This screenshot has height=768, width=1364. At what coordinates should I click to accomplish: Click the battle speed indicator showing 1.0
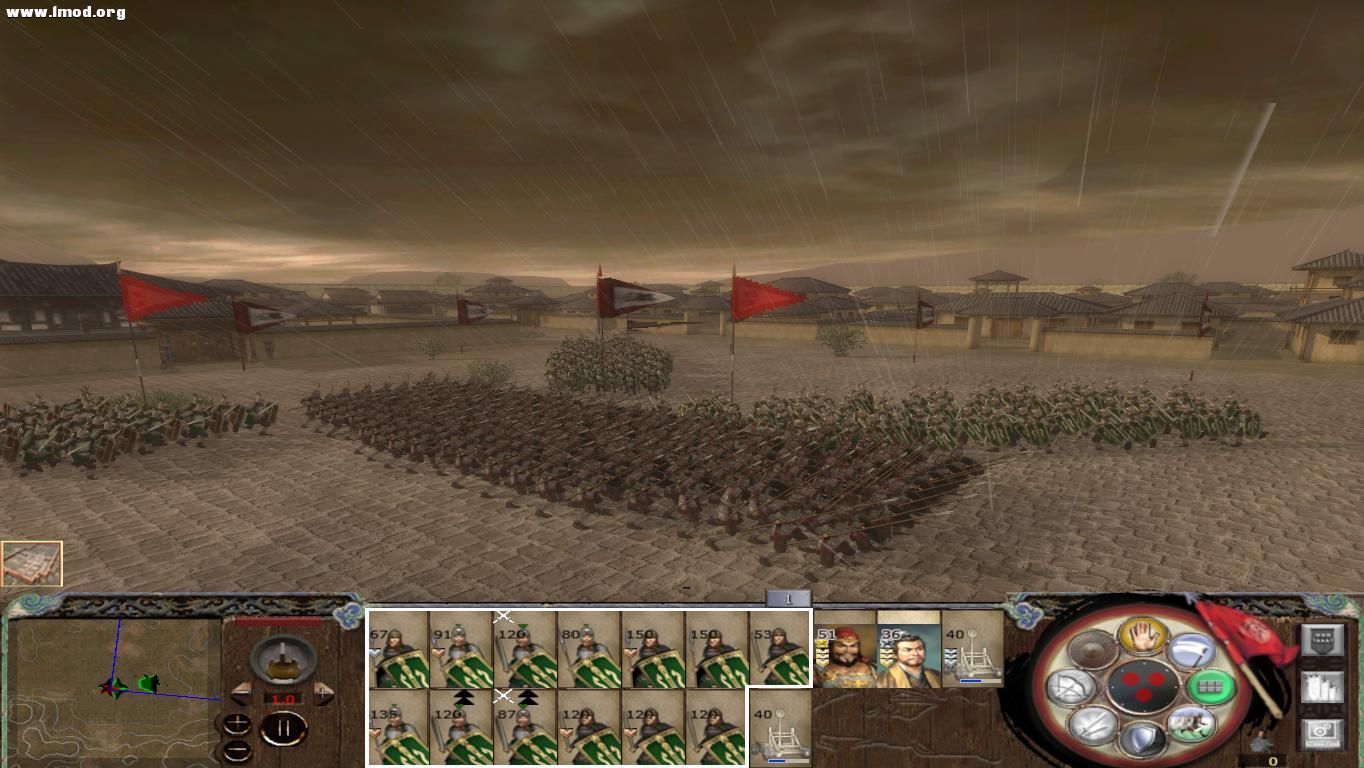pos(286,698)
